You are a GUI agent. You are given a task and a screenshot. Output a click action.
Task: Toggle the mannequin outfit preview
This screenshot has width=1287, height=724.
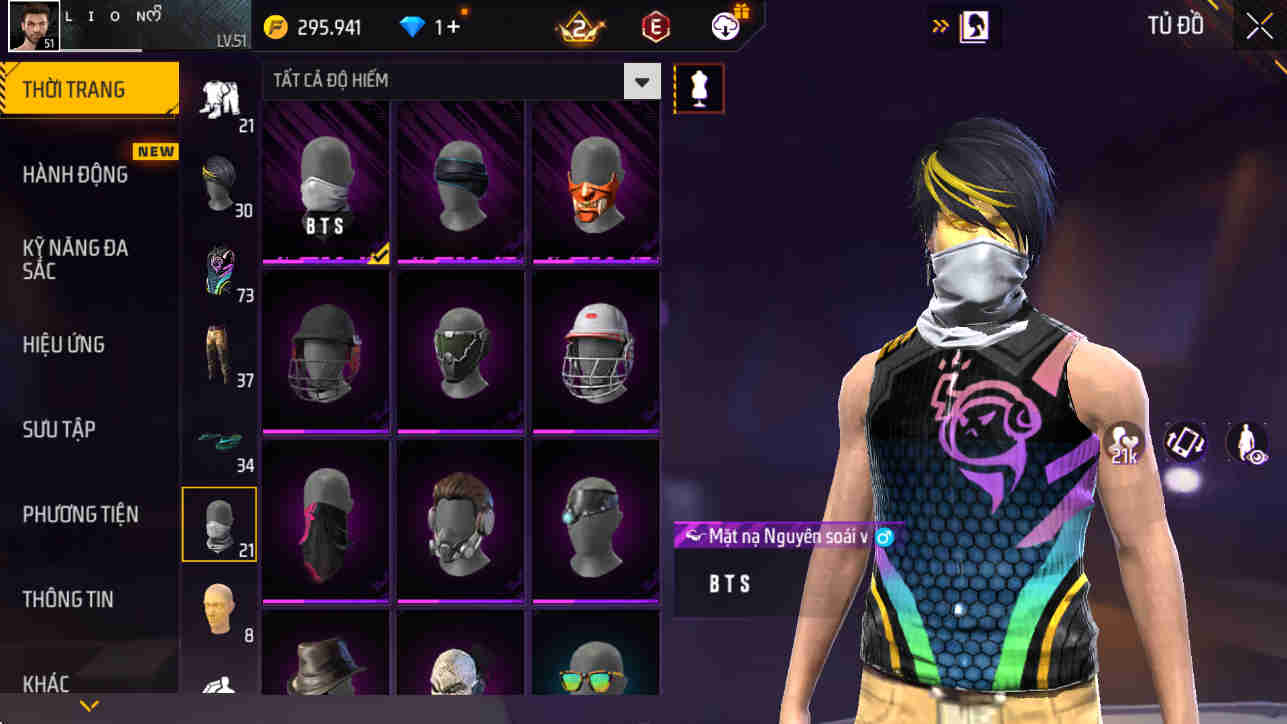(698, 87)
